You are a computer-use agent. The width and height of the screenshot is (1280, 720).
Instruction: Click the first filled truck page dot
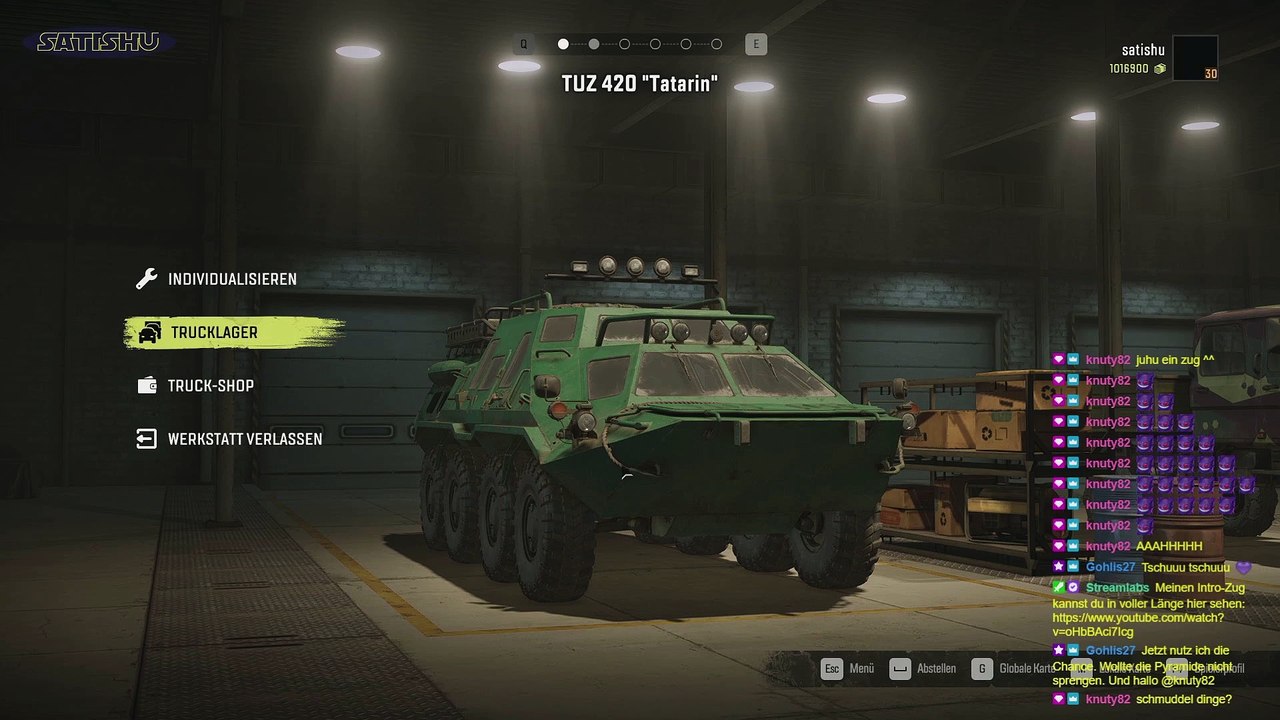[x=563, y=44]
